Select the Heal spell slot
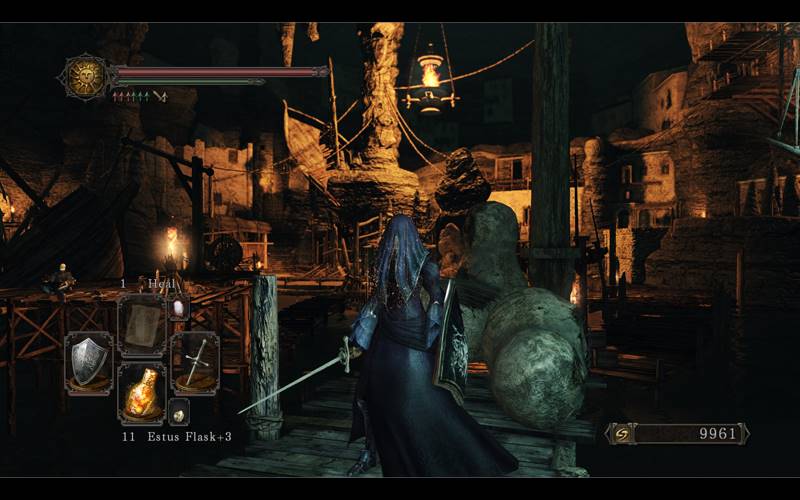 click(141, 323)
